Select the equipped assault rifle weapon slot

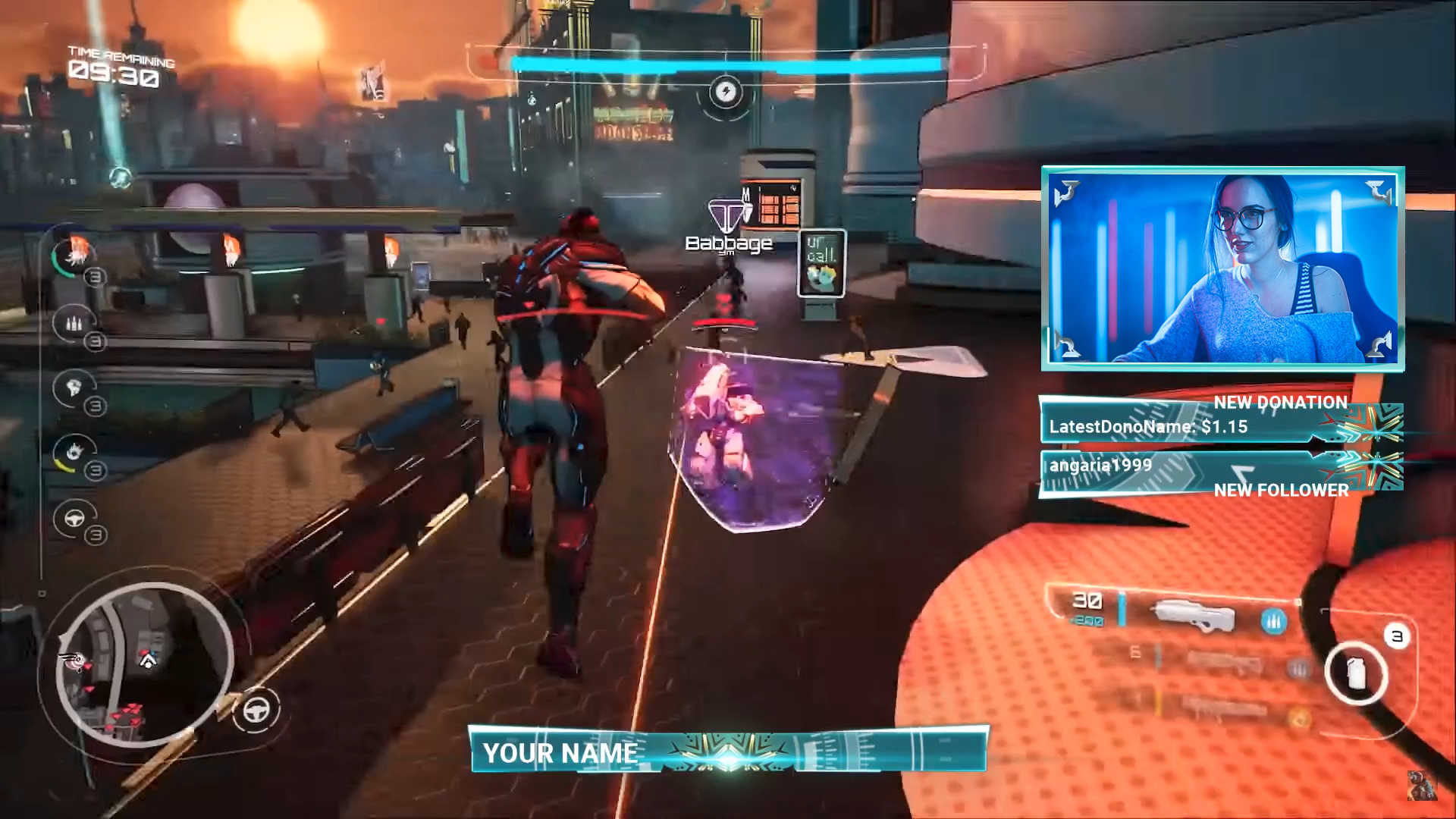pos(1192,614)
